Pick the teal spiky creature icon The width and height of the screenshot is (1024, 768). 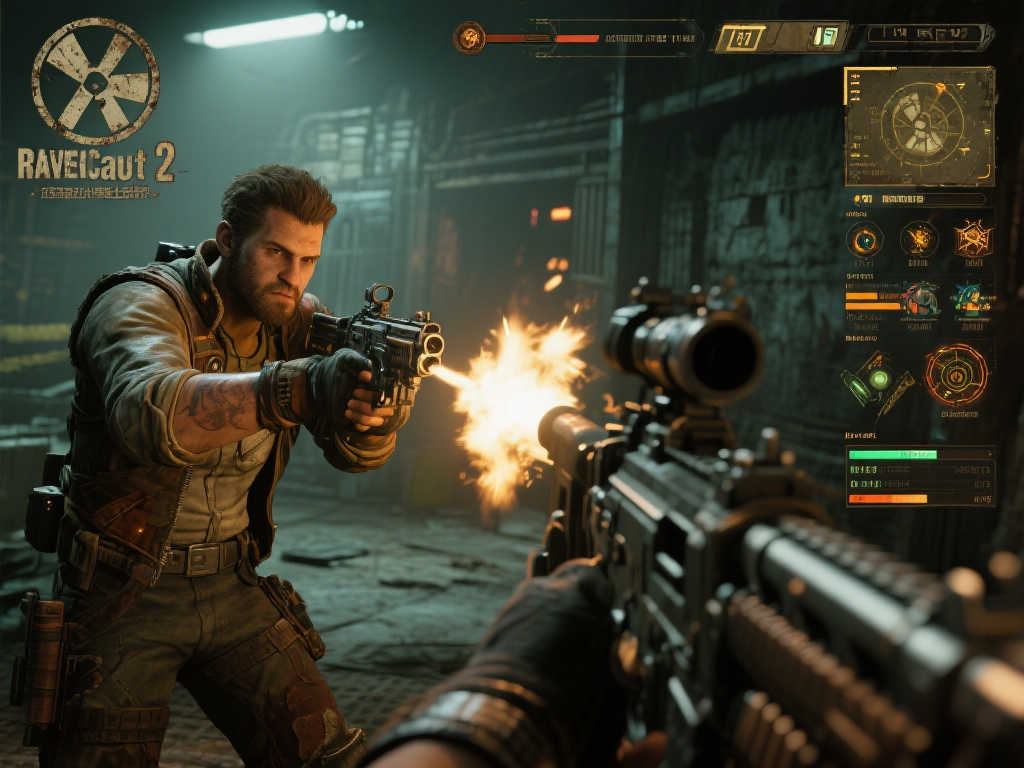click(x=972, y=298)
